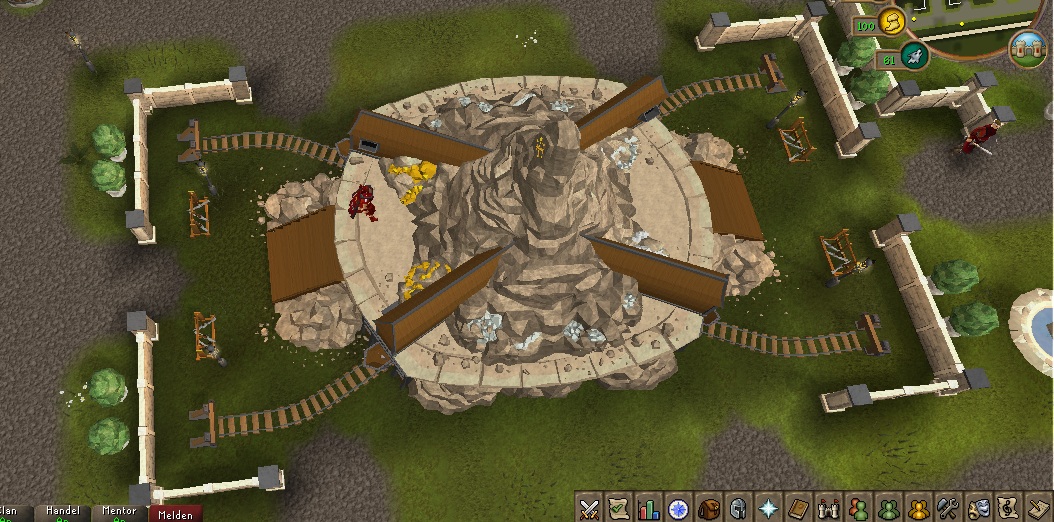Click the red Melden report button
This screenshot has width=1054, height=522.
tap(174, 512)
